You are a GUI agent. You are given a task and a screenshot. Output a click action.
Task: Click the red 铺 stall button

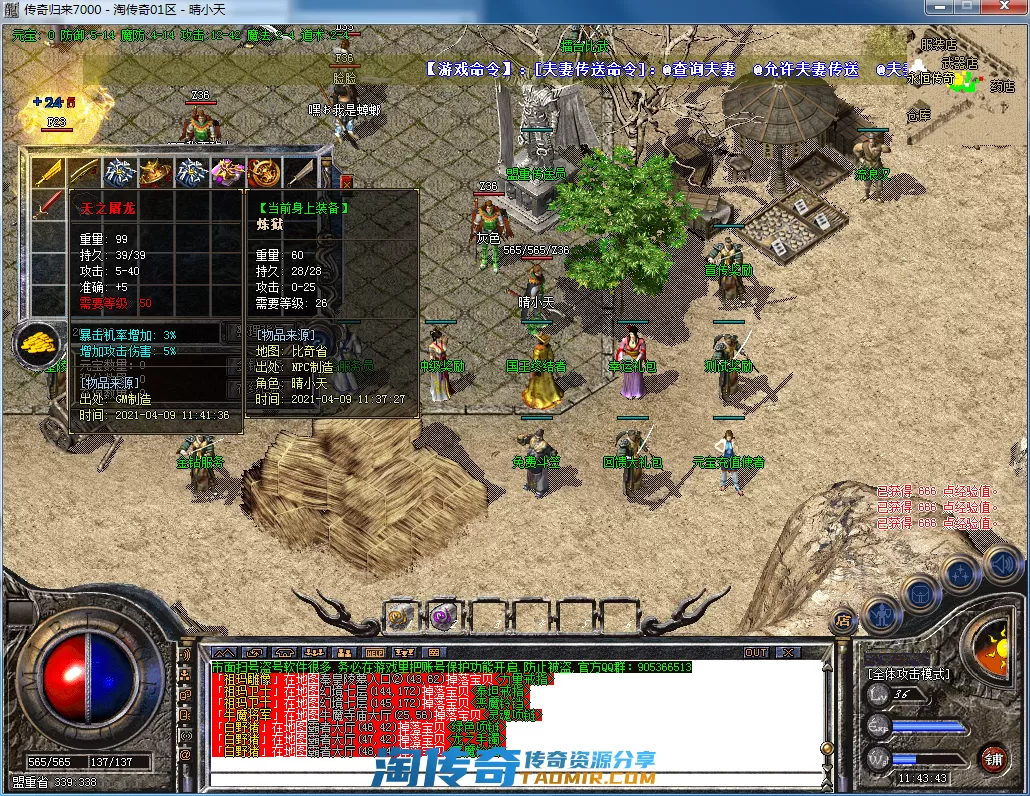coord(992,757)
